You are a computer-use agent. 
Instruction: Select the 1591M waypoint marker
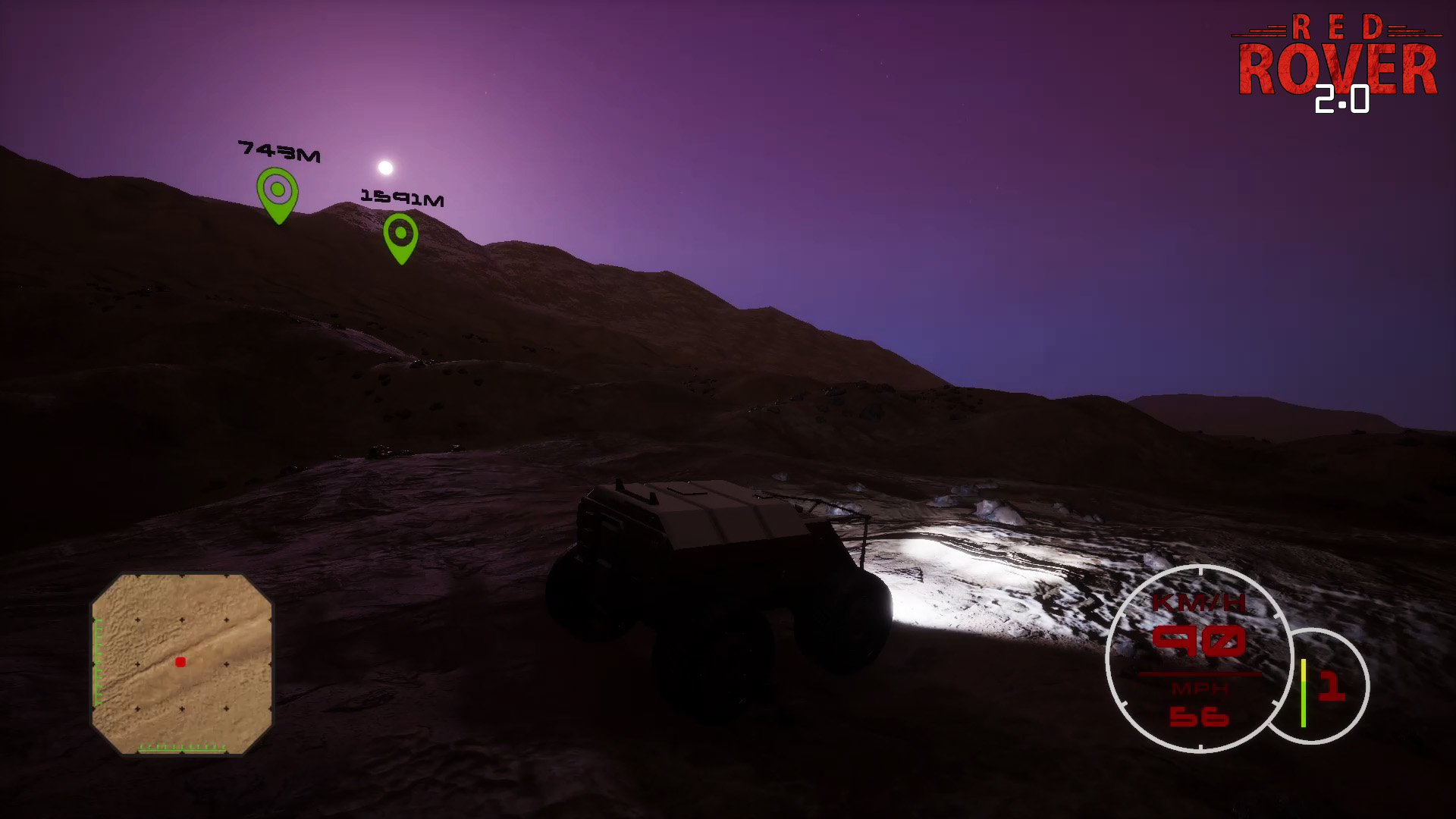[x=400, y=236]
